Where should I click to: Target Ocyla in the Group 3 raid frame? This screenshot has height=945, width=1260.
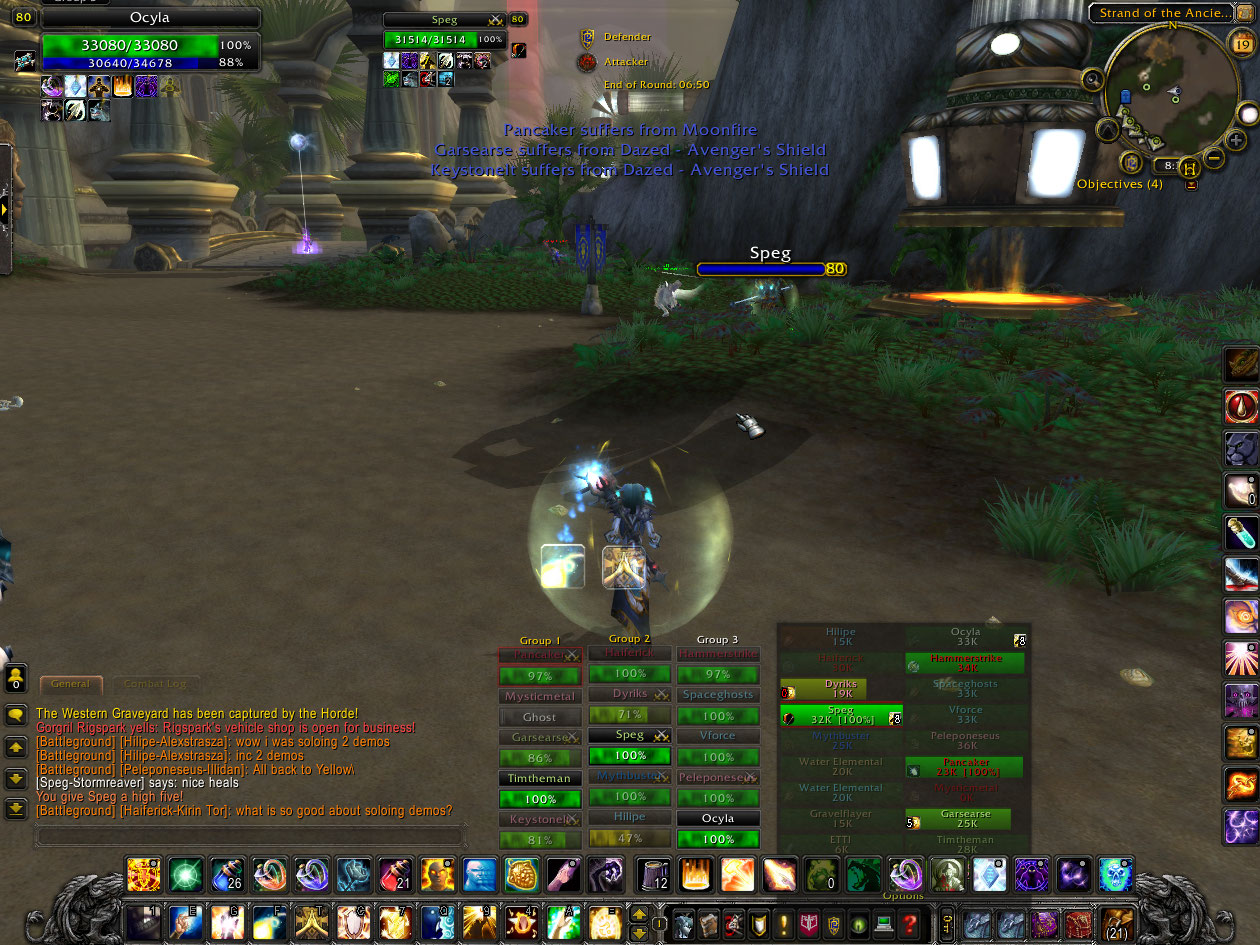(718, 818)
